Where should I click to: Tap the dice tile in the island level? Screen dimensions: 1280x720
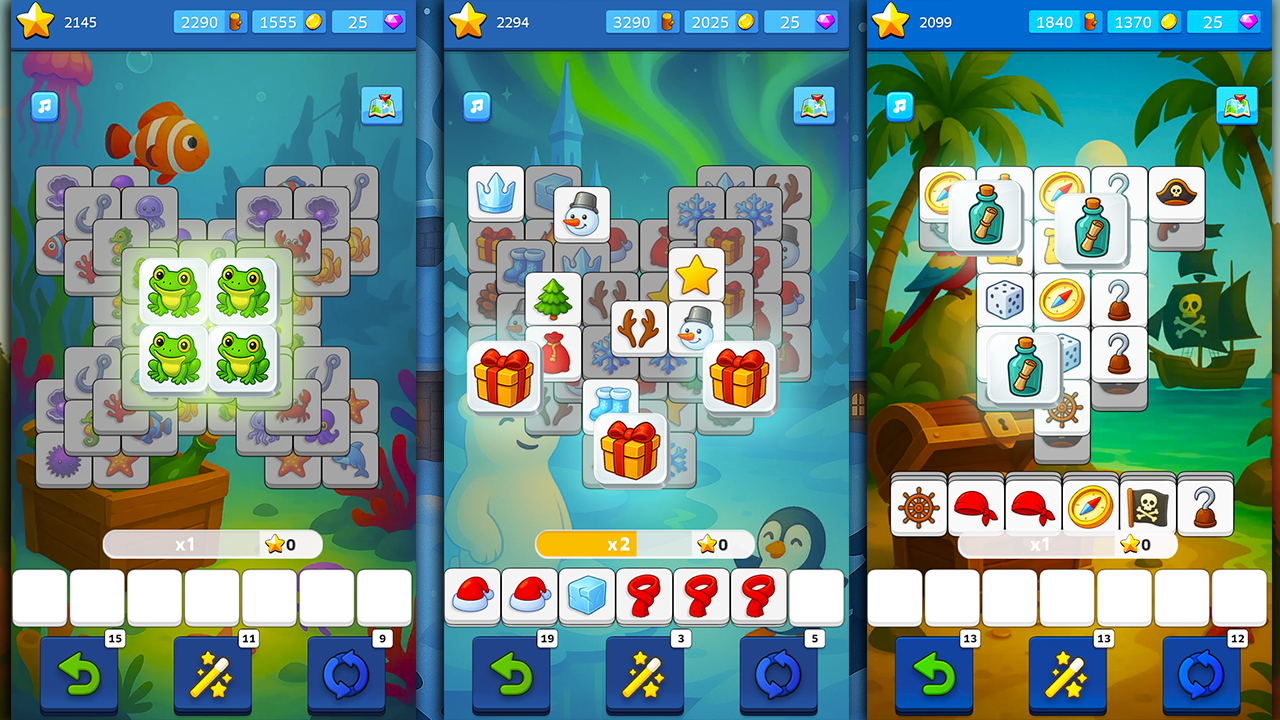click(1004, 300)
